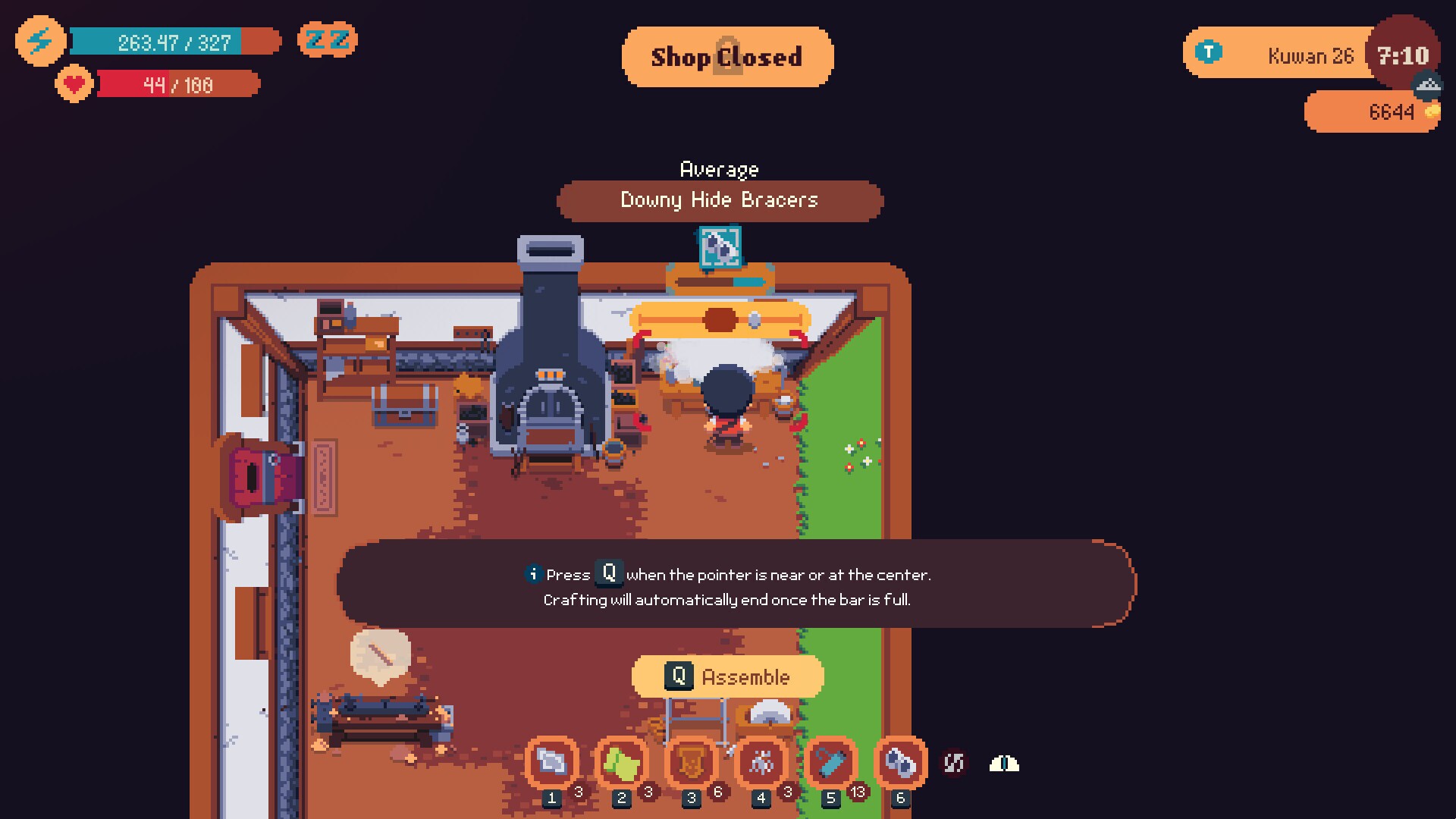
Task: Toggle the Shop Closed sign open
Action: pos(727,56)
